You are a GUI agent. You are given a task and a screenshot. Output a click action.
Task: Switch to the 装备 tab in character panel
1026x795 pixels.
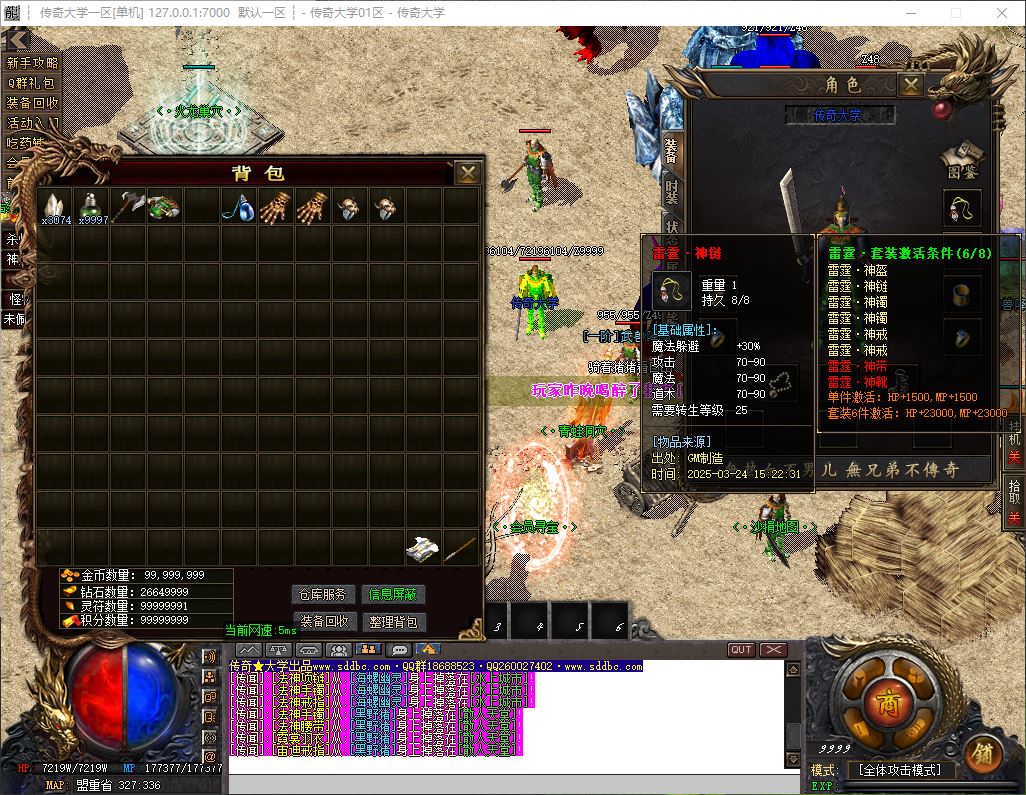click(x=671, y=149)
